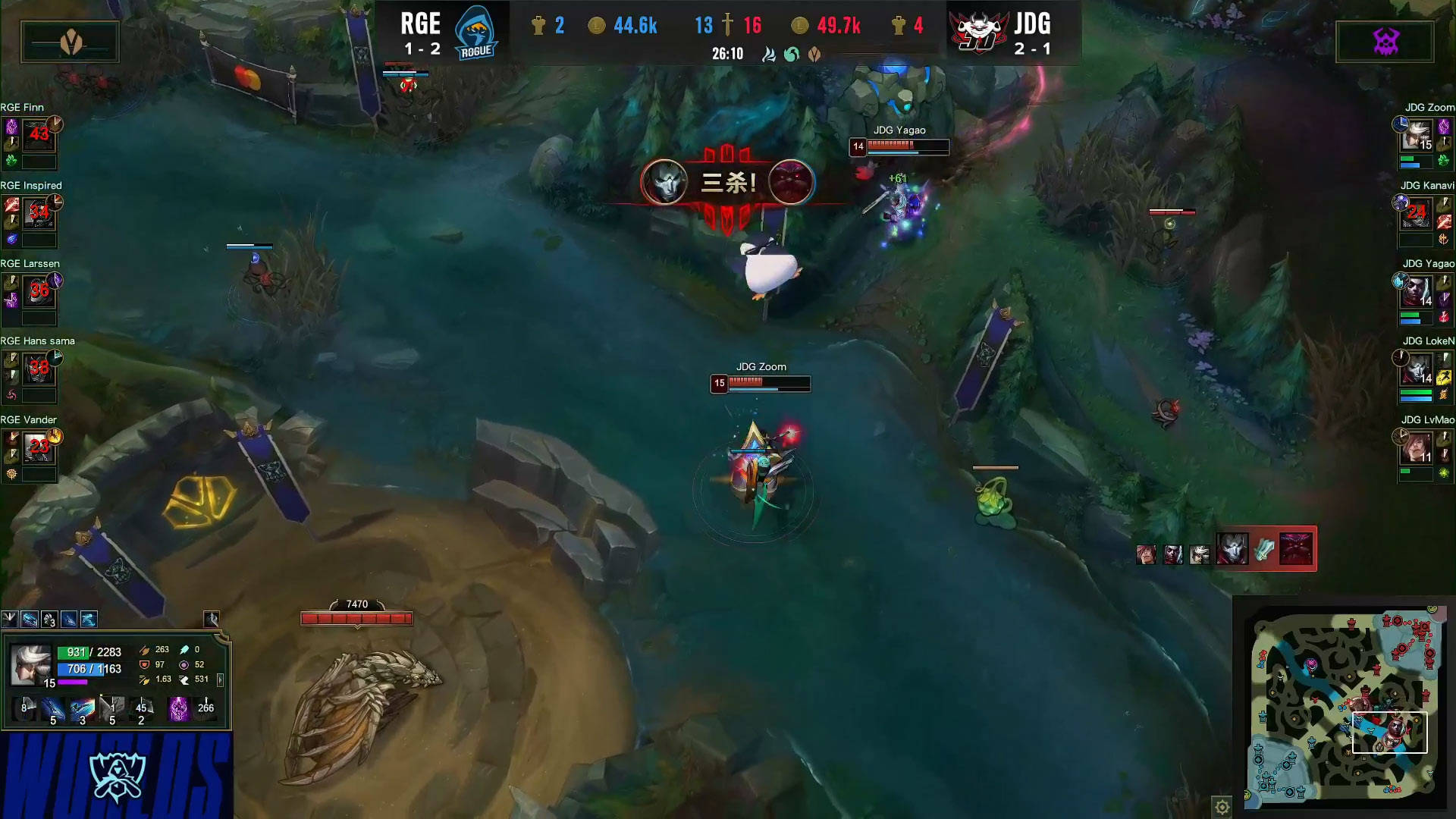Click the Baron Nashor icon in the kill feed
The width and height of the screenshot is (1456, 819).
click(x=1296, y=548)
